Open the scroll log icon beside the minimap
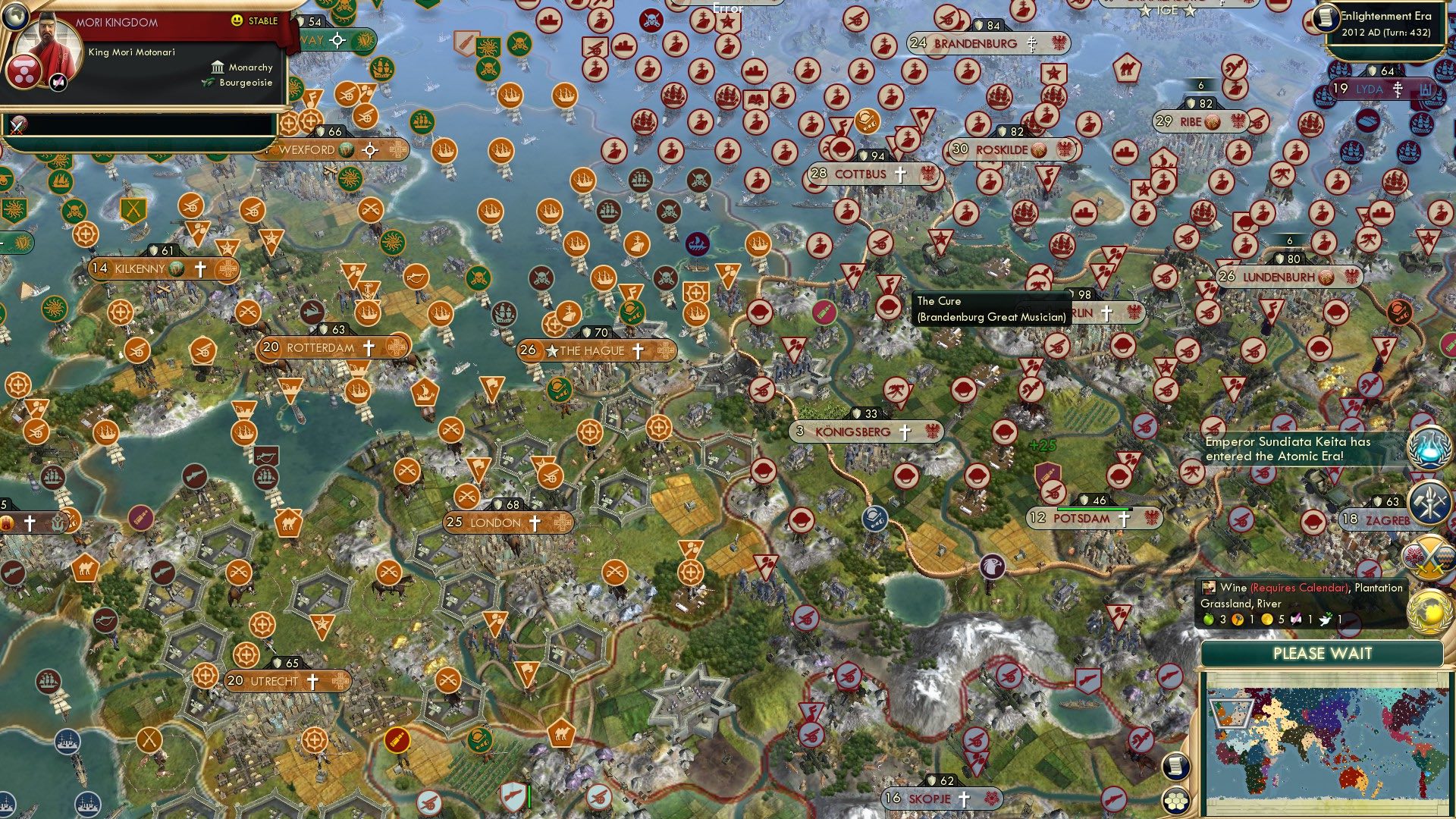 (1176, 767)
